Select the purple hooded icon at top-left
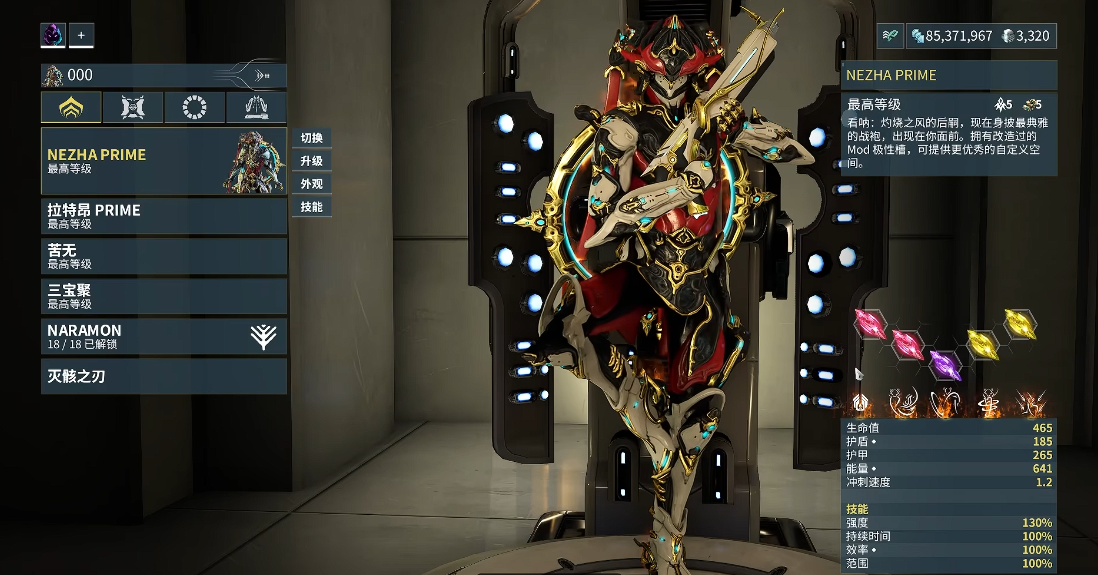This screenshot has height=575, width=1098. 53,36
